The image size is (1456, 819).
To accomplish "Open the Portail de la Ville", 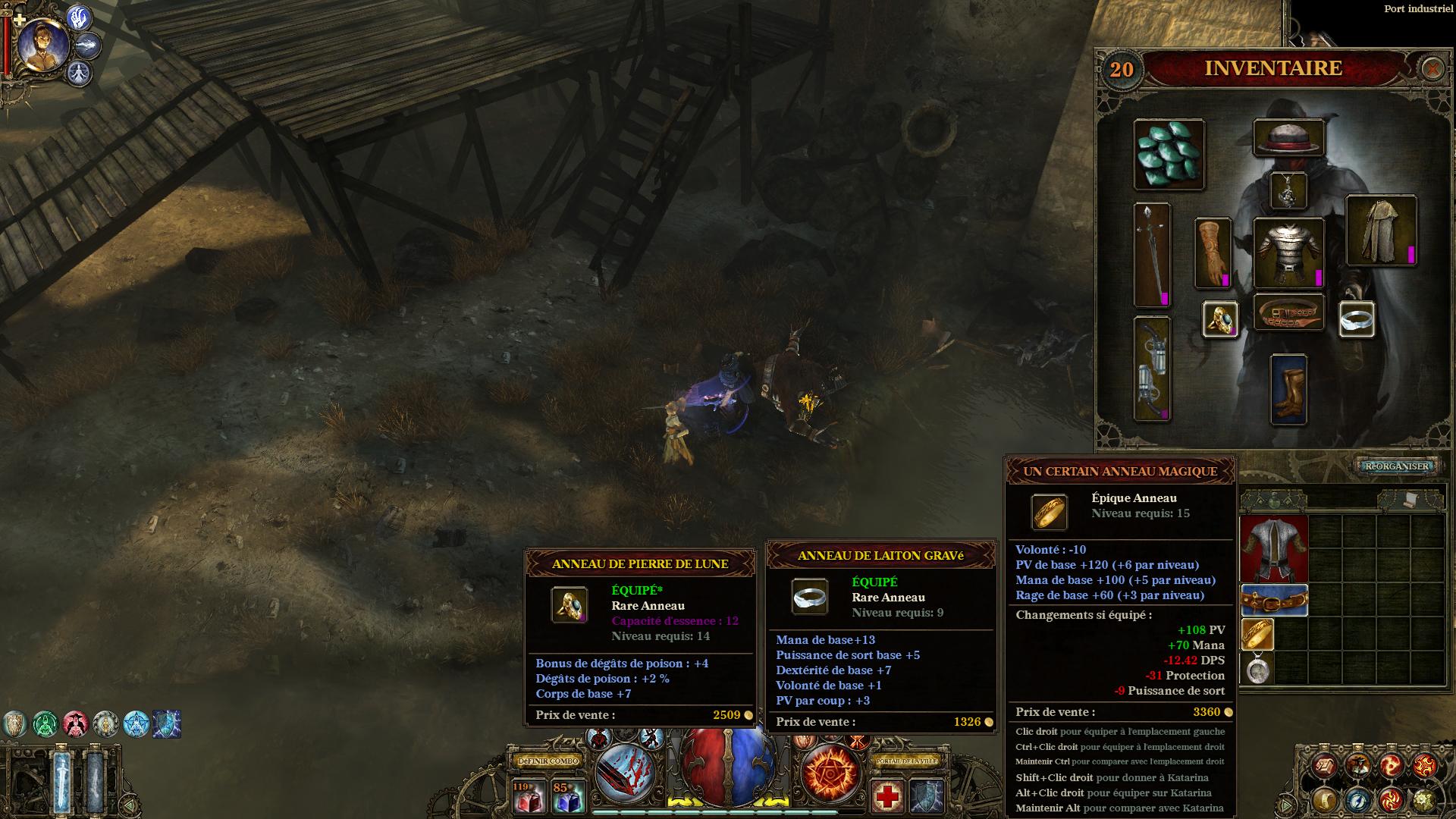I will (x=907, y=761).
